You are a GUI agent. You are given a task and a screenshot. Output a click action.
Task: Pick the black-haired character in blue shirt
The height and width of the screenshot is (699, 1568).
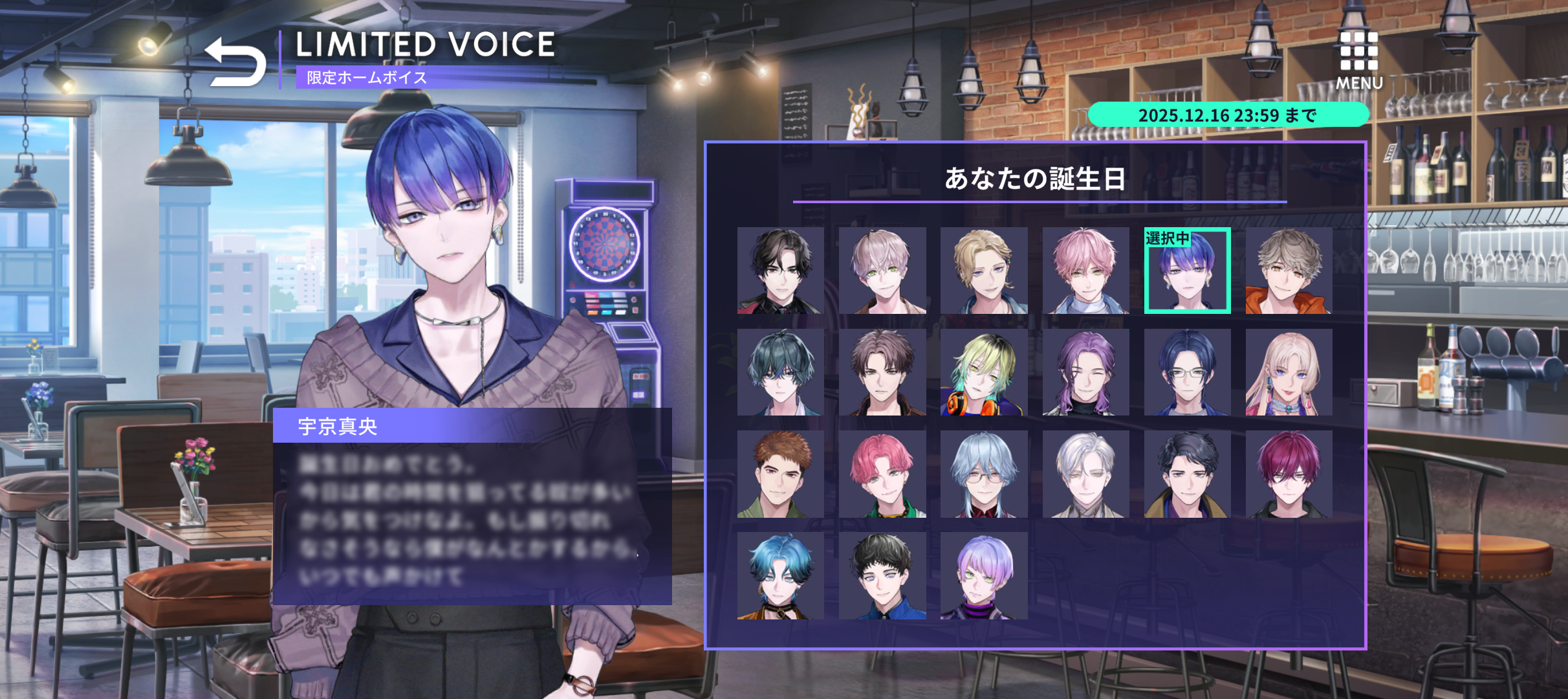pos(882,575)
